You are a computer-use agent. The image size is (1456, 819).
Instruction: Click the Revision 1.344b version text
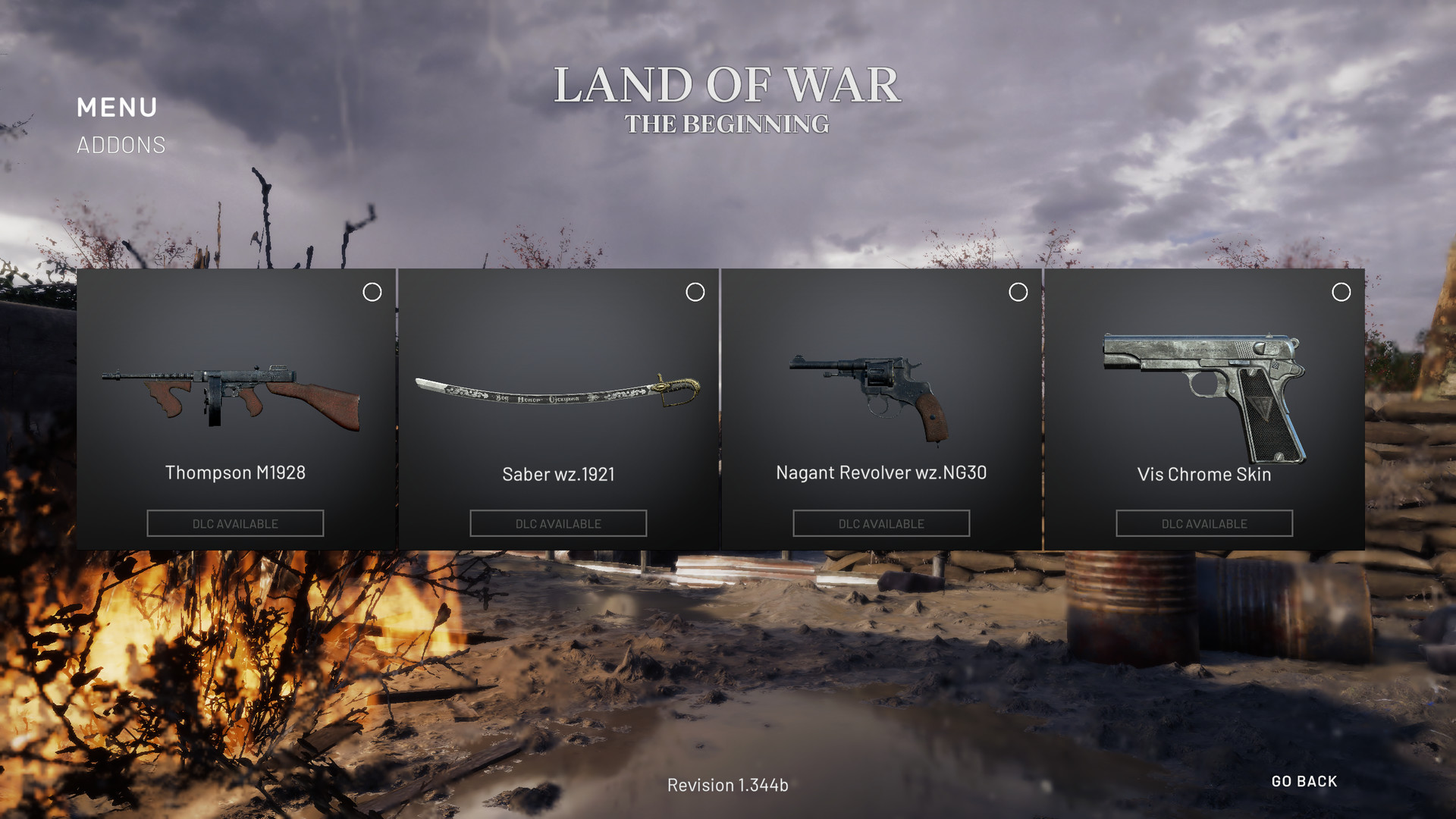(x=726, y=786)
